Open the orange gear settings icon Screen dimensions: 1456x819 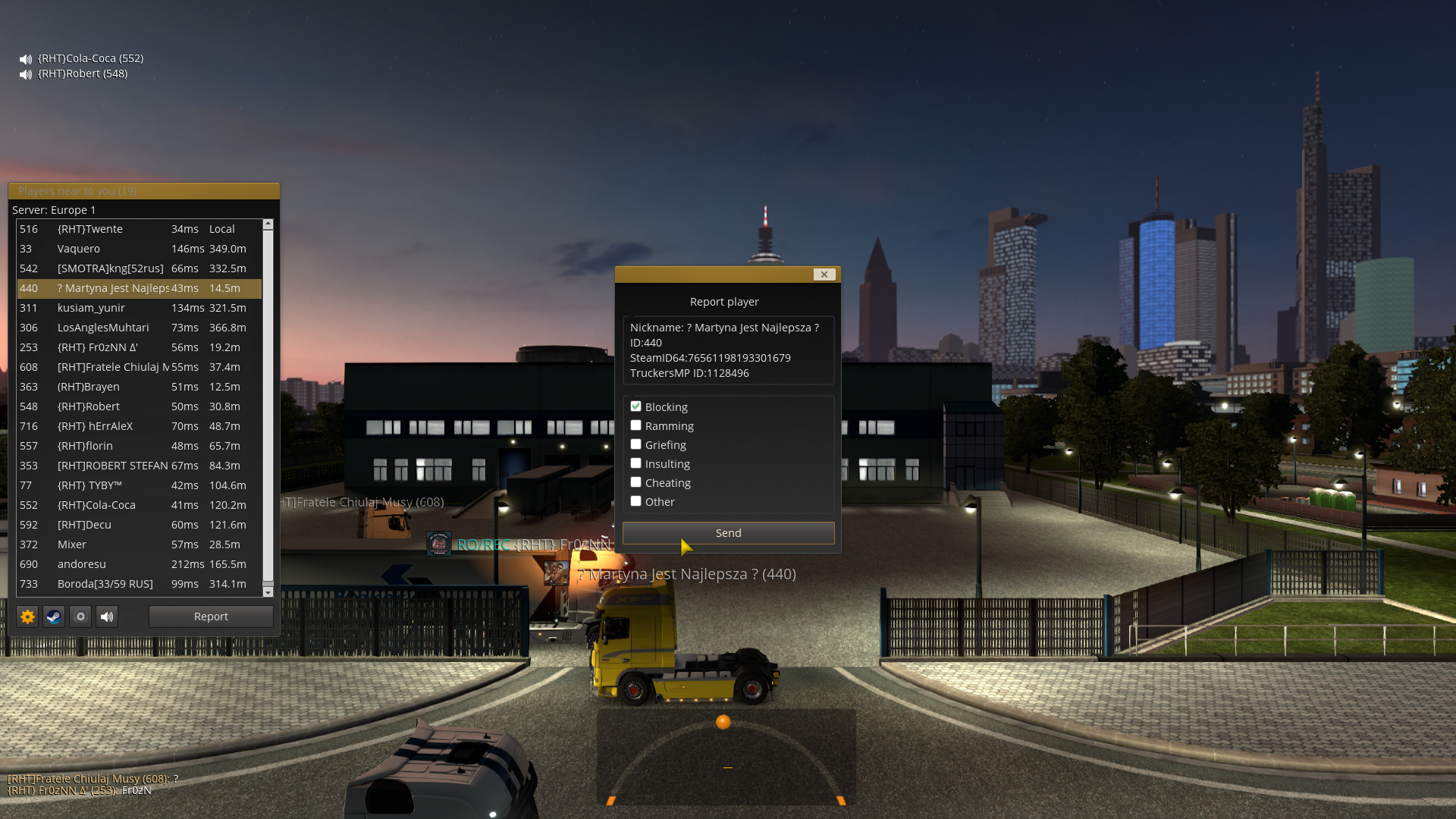[x=28, y=617]
